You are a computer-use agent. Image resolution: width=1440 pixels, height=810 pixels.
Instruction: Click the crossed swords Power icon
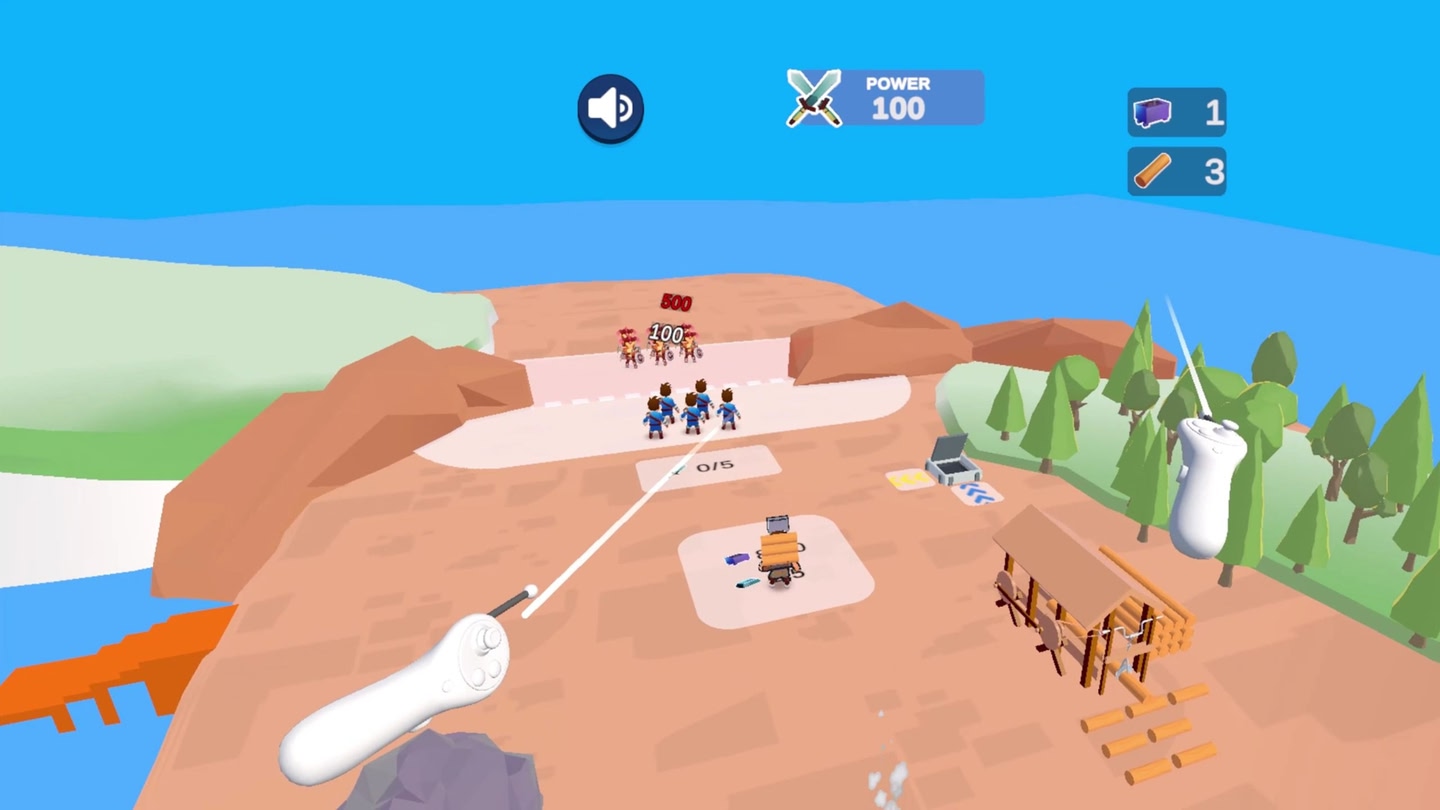point(812,96)
